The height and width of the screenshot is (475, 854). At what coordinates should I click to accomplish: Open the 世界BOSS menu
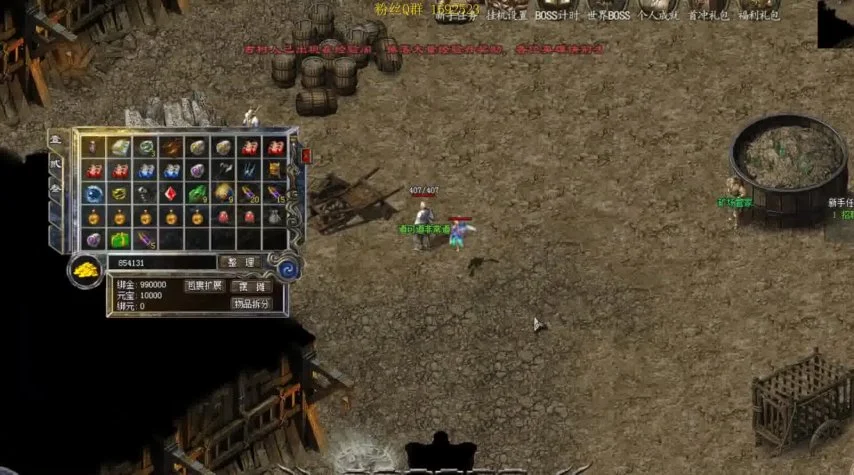click(610, 15)
